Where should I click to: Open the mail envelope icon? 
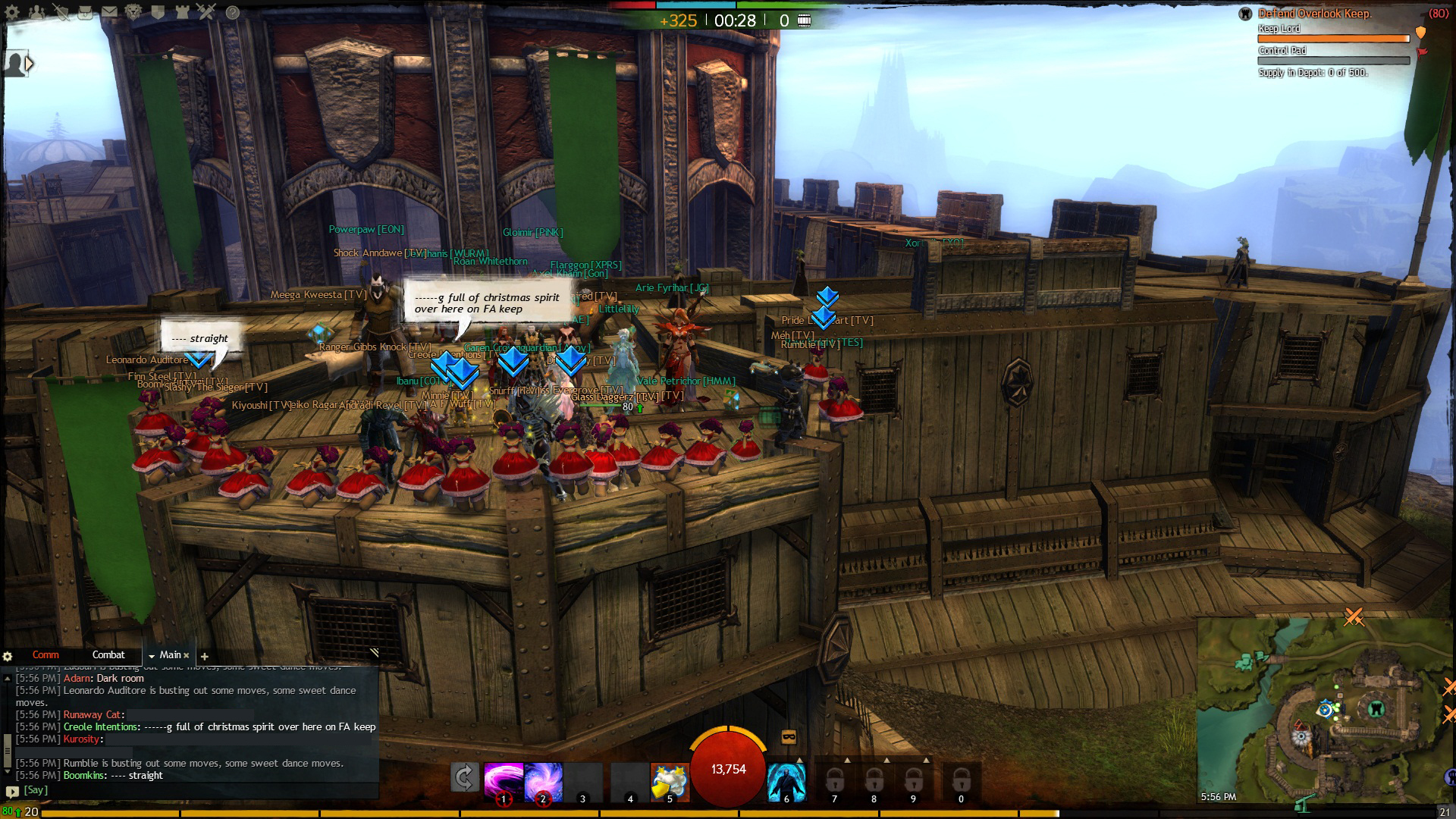click(110, 12)
